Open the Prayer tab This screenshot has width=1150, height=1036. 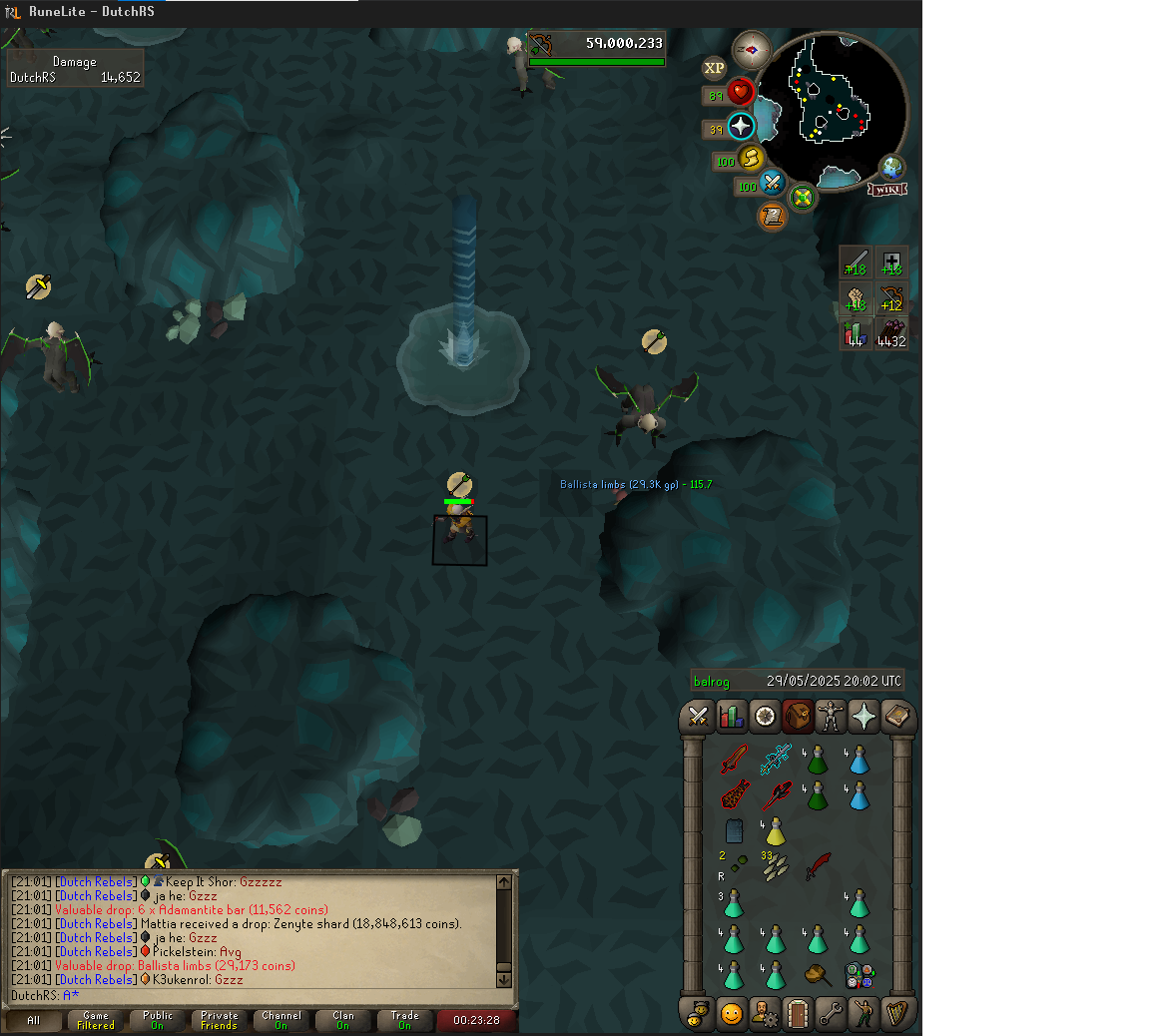[864, 717]
